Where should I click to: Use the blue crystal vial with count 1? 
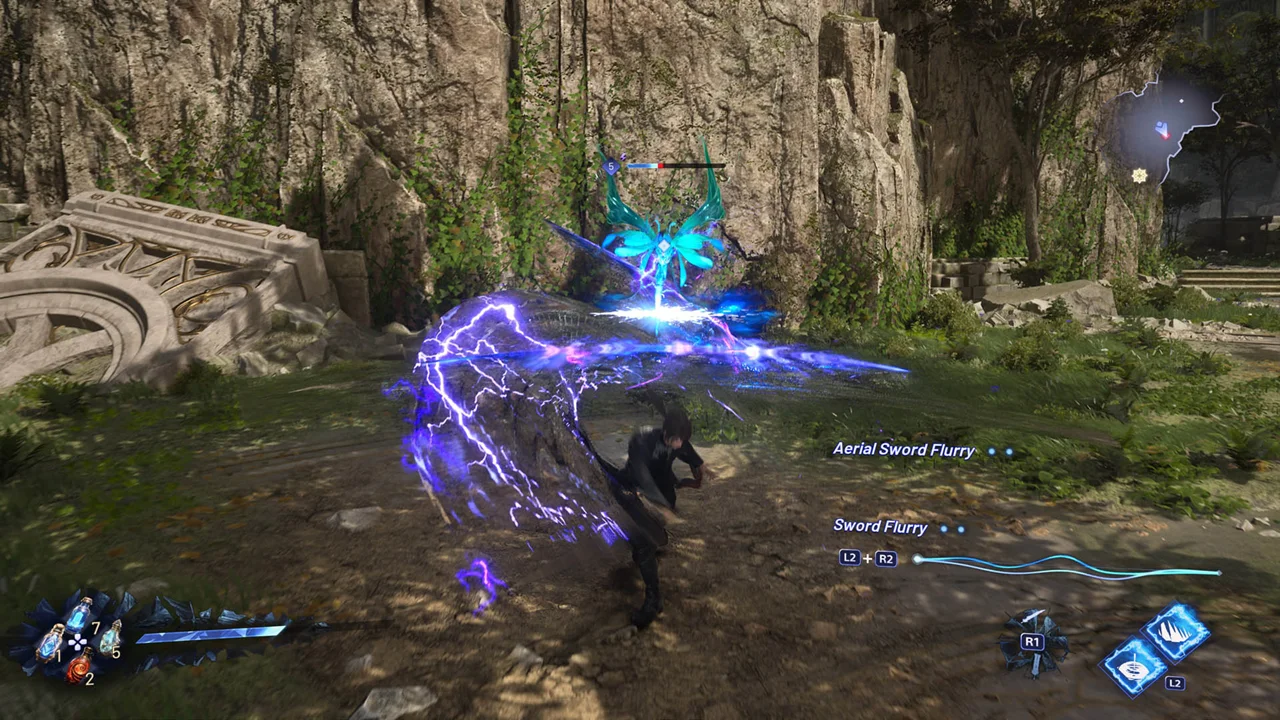click(x=50, y=643)
